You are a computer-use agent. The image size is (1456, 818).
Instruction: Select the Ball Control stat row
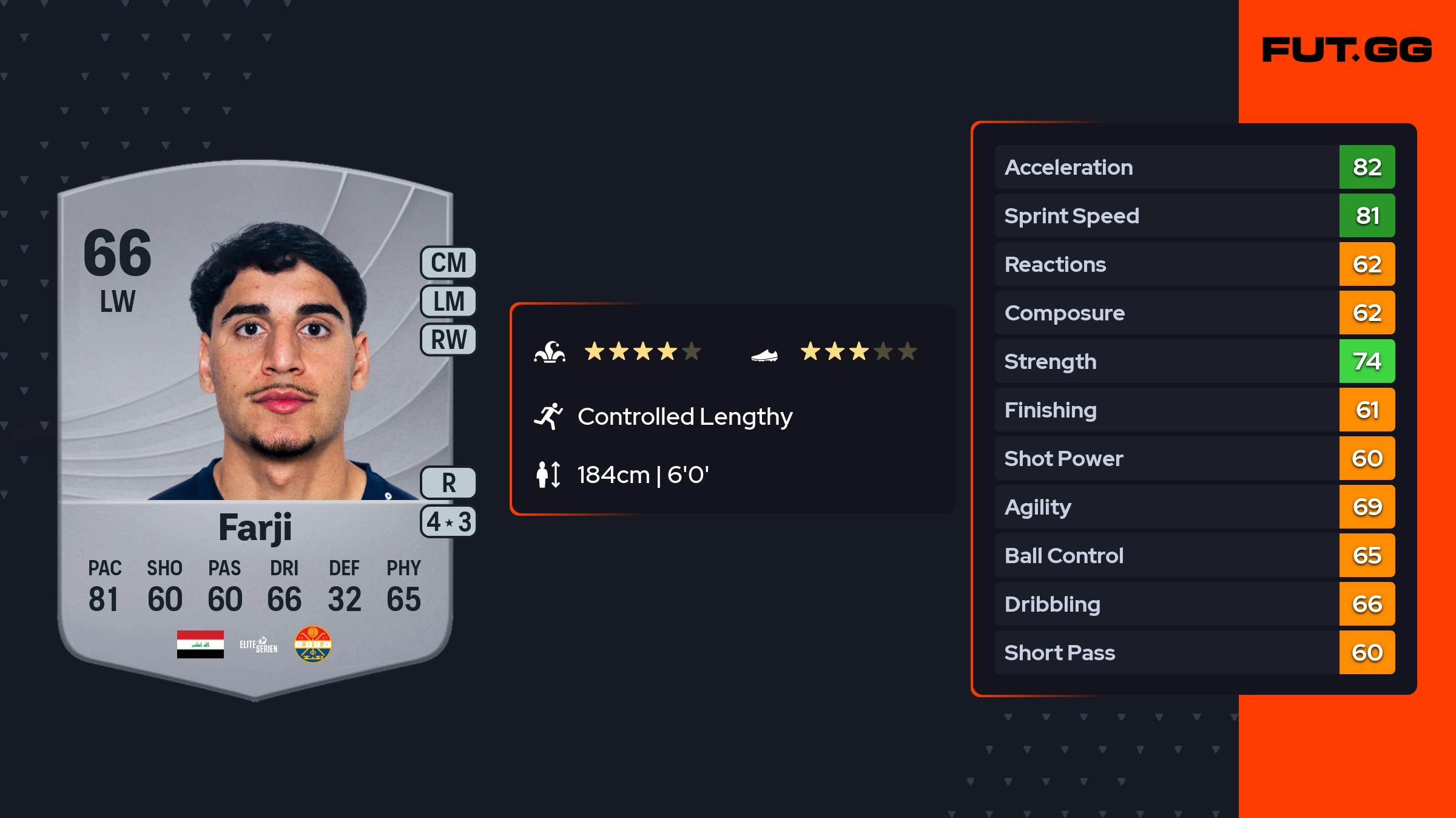pos(1194,555)
